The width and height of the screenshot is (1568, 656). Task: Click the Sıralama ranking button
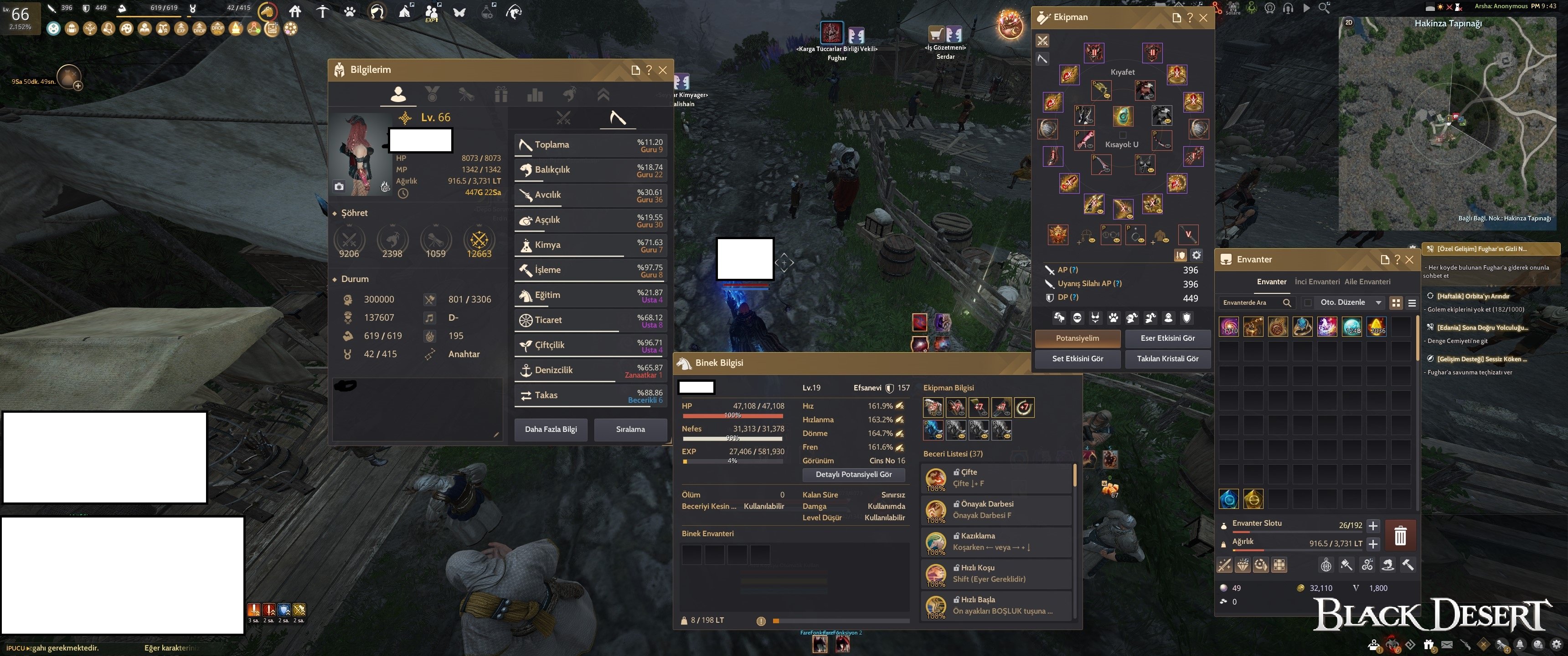click(630, 429)
